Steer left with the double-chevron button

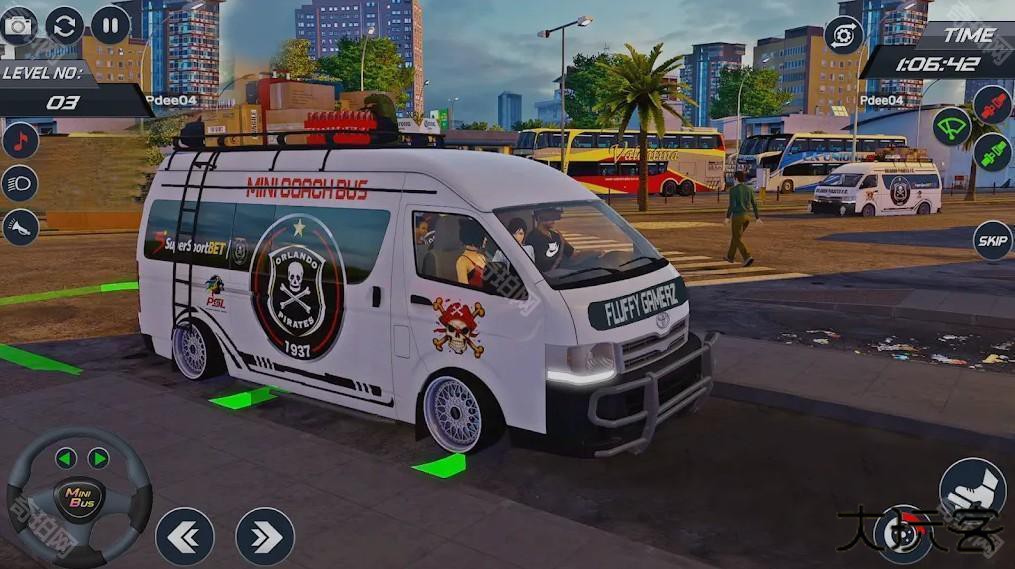(x=184, y=536)
